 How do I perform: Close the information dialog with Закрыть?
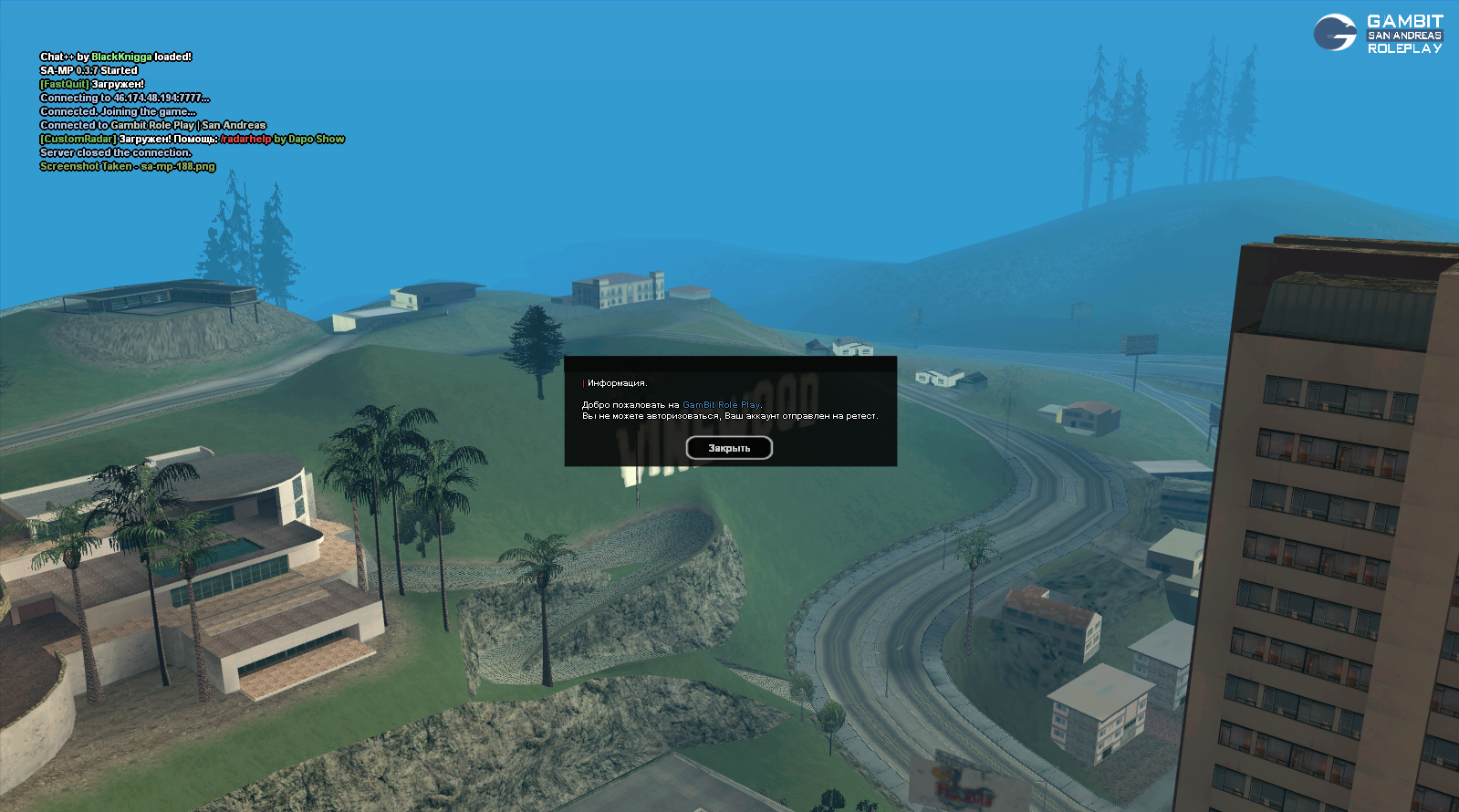(x=729, y=448)
